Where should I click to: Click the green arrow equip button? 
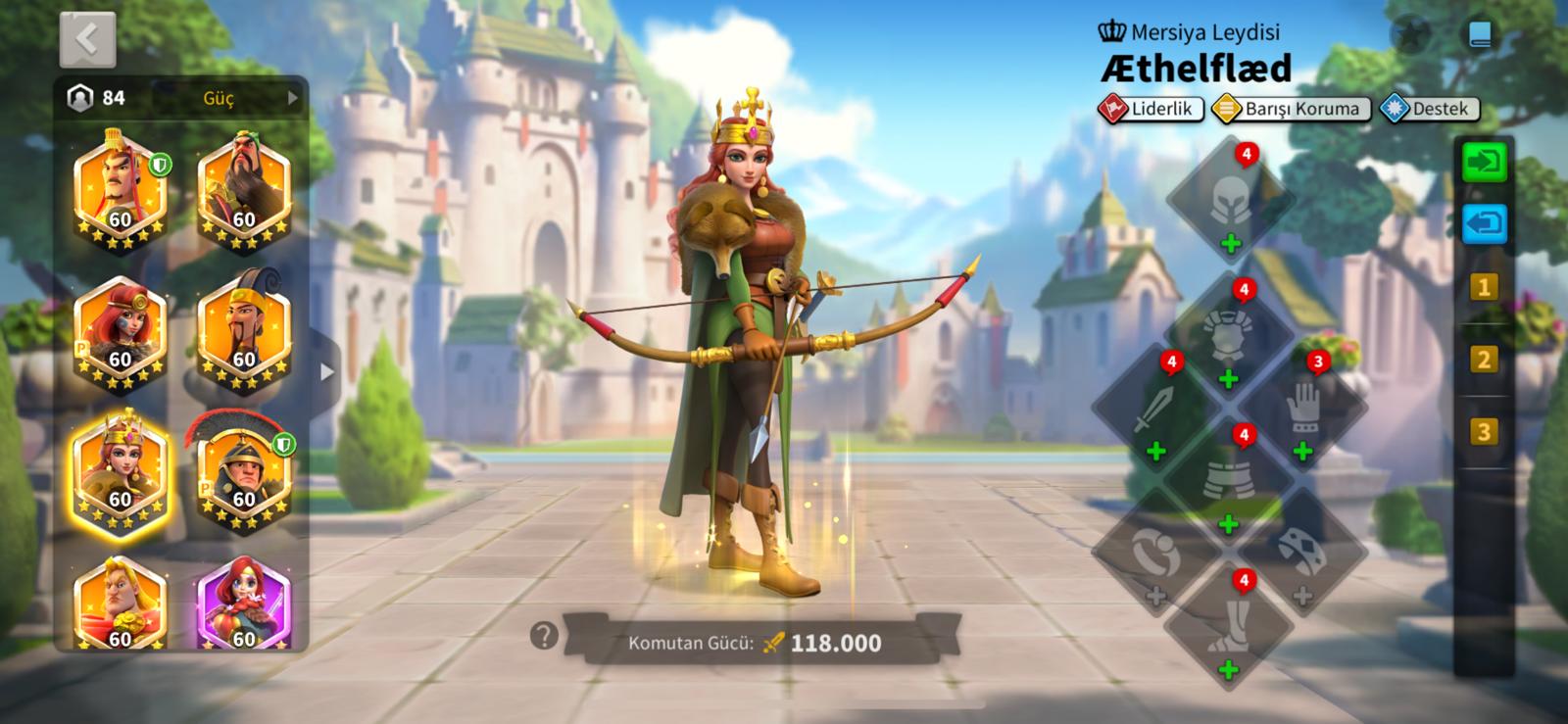click(1484, 162)
